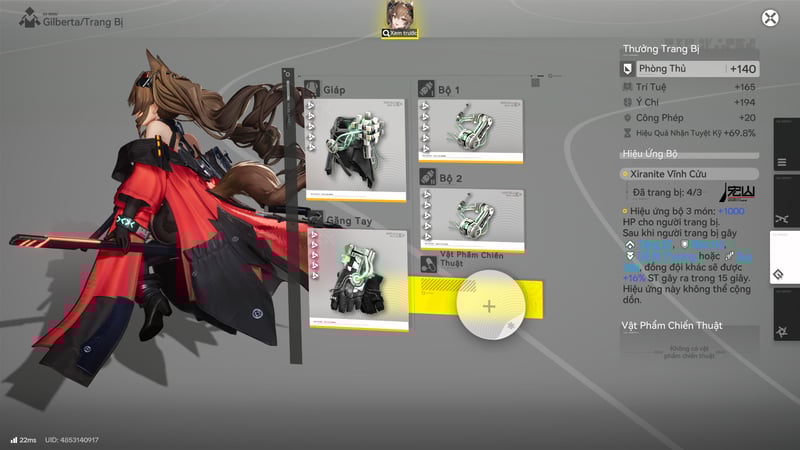Click the Gilberta/Trang Bị operator icon
Image resolution: width=800 pixels, height=450 pixels.
click(x=30, y=19)
